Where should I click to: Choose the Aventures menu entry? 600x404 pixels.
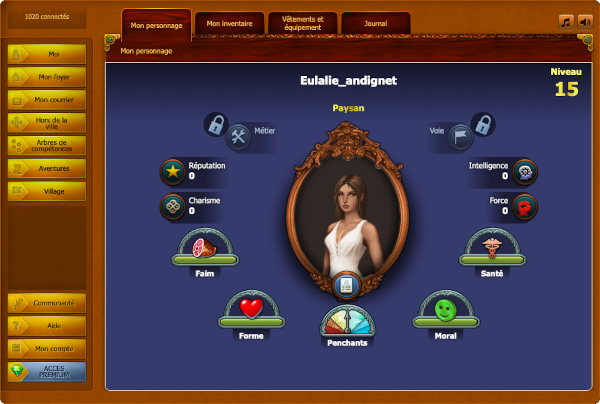pos(47,168)
